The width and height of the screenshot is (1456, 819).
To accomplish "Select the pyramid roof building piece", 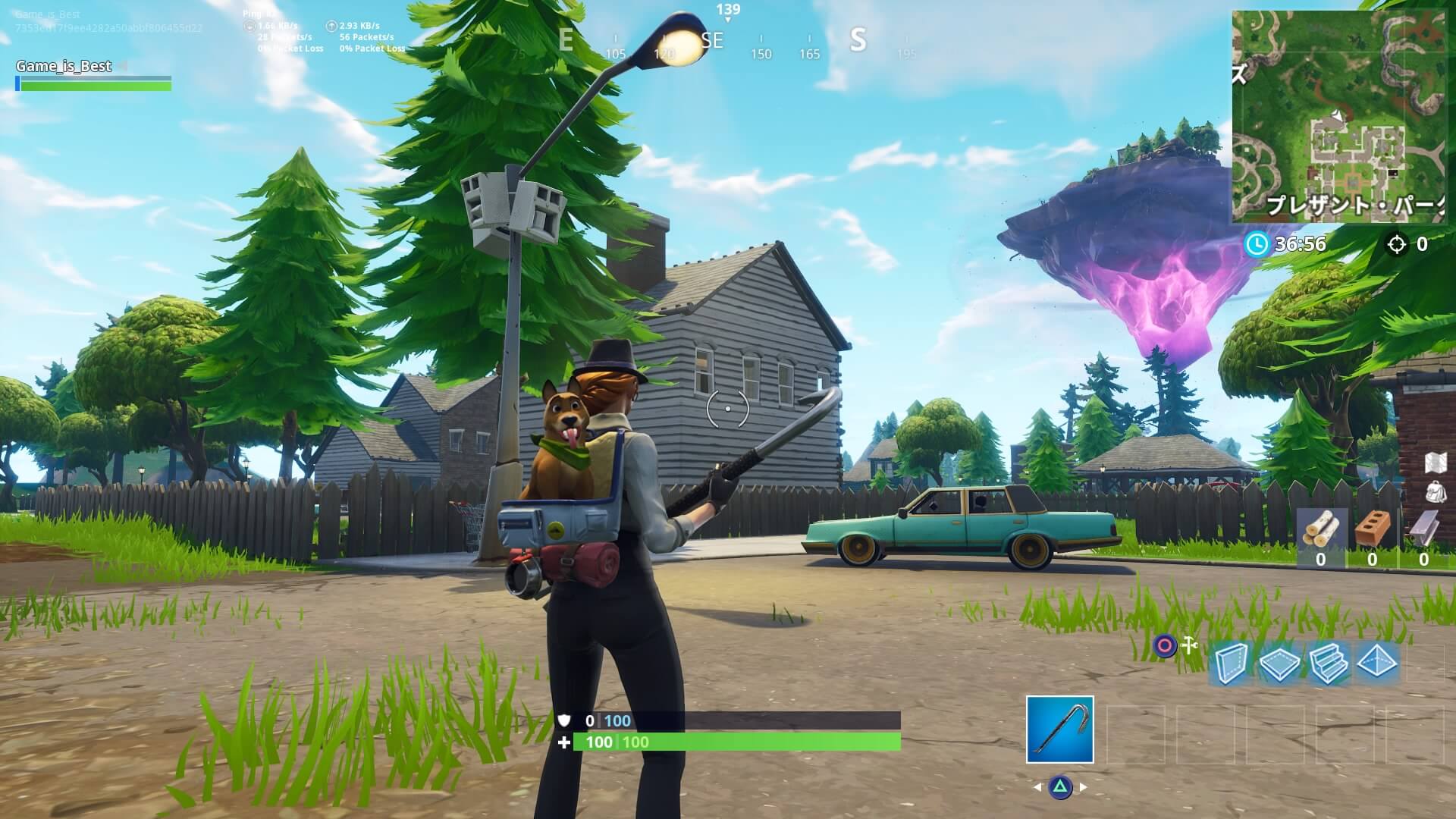I will point(1377,662).
